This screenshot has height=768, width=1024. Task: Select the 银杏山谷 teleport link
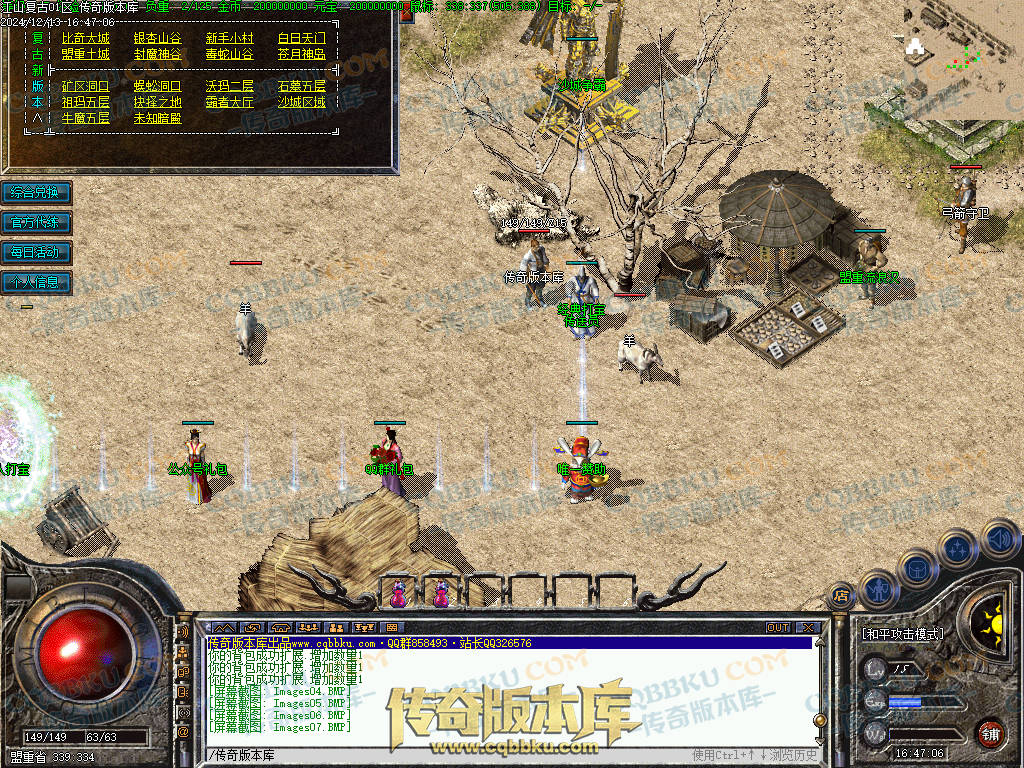coord(158,37)
